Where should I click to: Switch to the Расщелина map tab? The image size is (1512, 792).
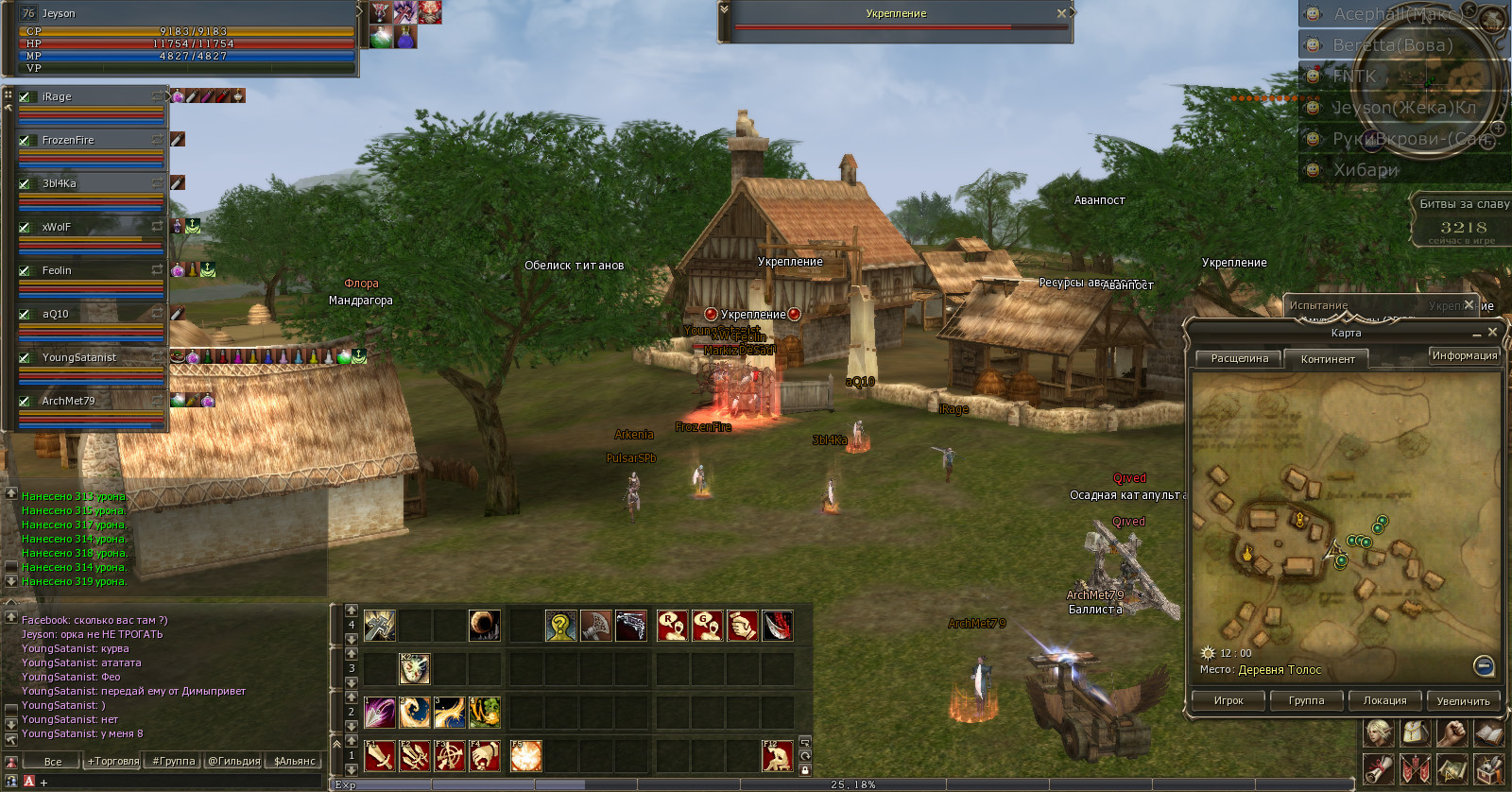[1239, 359]
